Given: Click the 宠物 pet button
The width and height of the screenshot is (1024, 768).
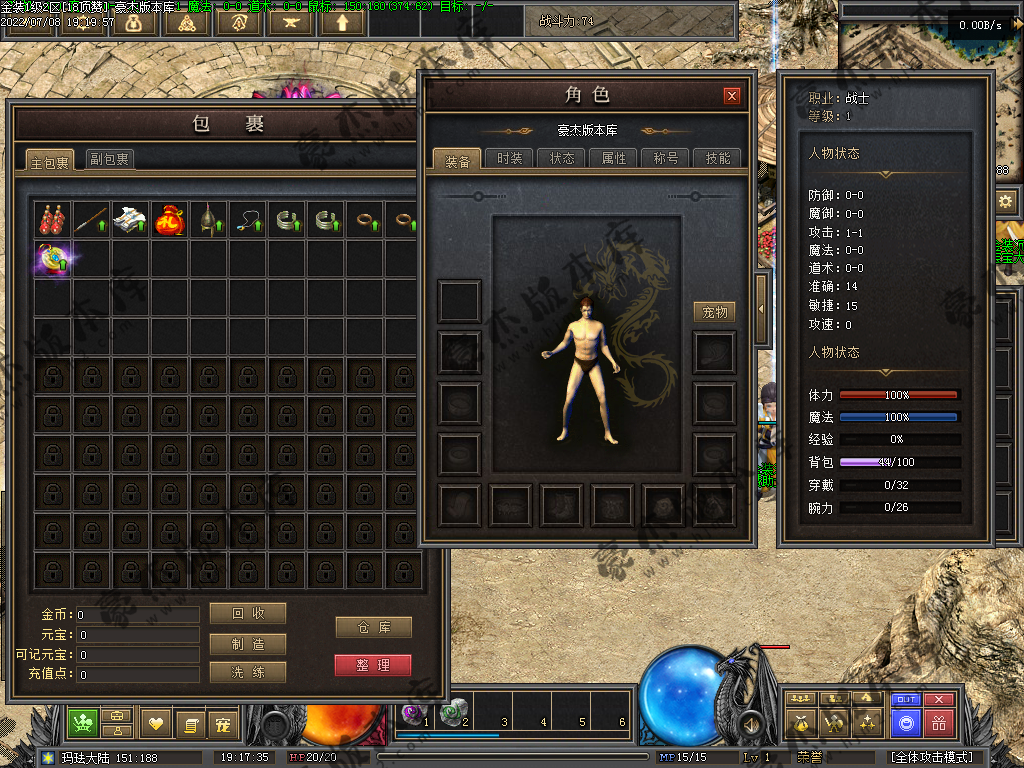Looking at the screenshot, I should click(714, 312).
